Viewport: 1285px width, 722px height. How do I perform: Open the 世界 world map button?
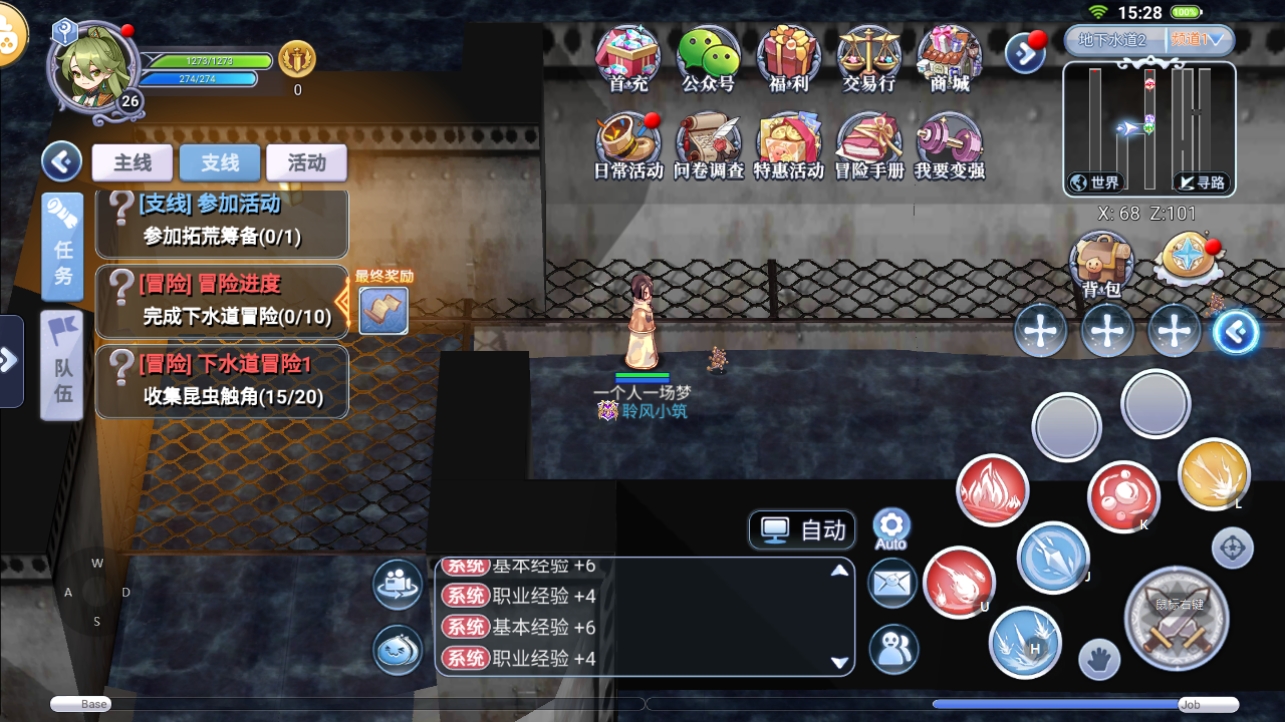click(x=1095, y=182)
